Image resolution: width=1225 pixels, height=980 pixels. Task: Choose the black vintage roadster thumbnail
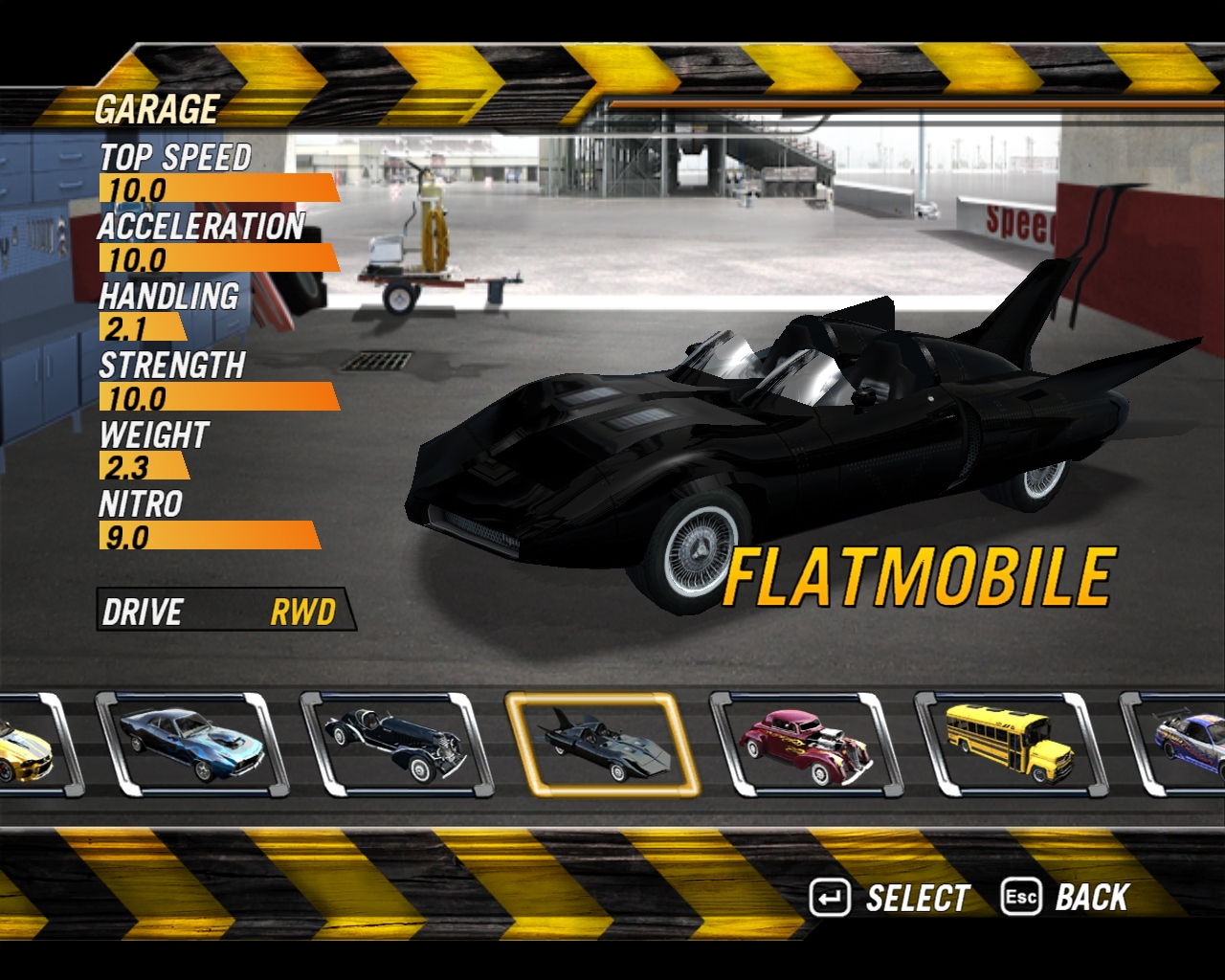[x=395, y=745]
